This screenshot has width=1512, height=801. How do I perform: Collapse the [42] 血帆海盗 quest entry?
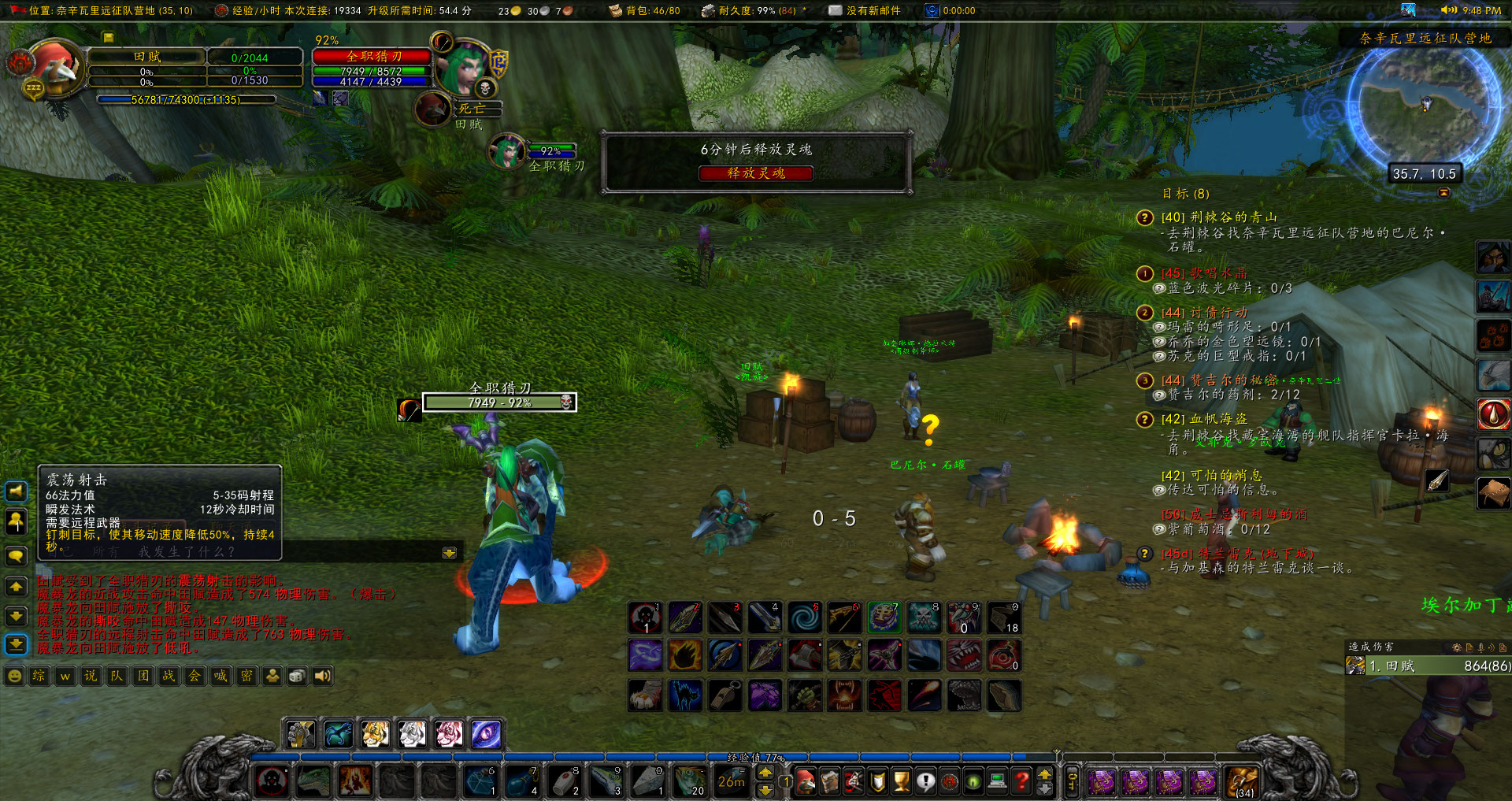(x=1143, y=419)
